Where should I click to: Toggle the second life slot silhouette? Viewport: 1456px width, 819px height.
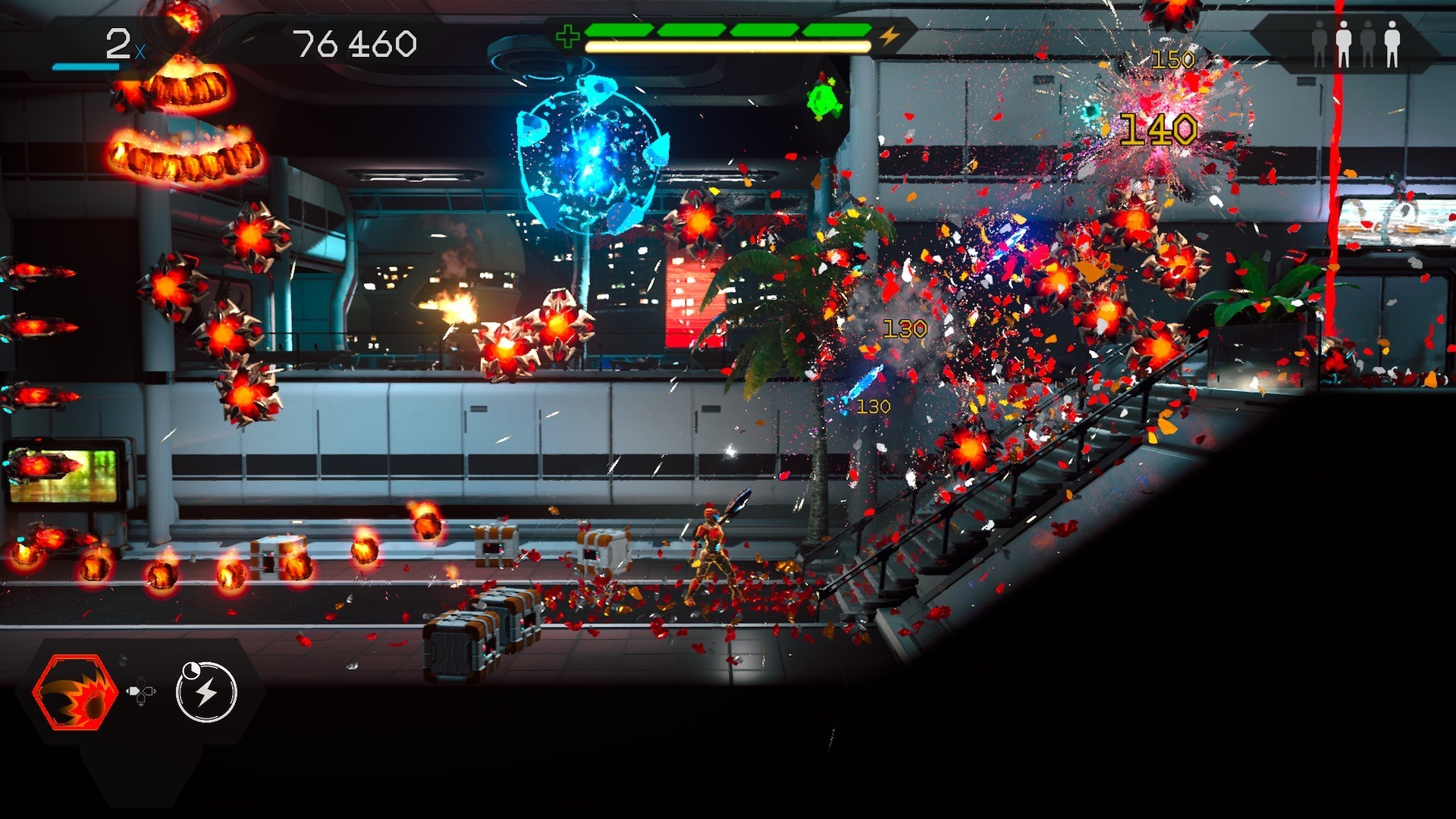(x=1344, y=44)
